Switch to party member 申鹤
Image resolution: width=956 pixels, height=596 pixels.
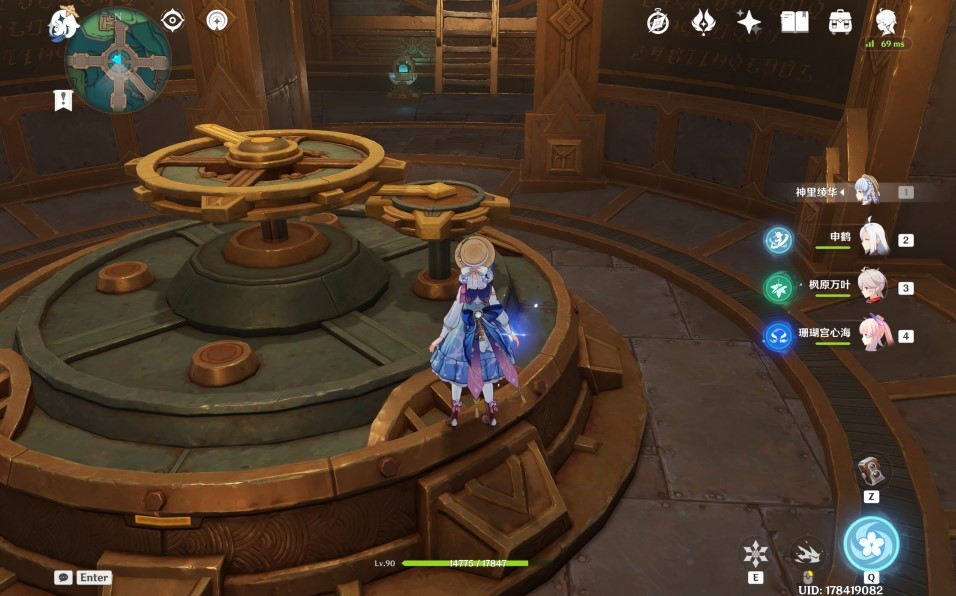[872, 239]
